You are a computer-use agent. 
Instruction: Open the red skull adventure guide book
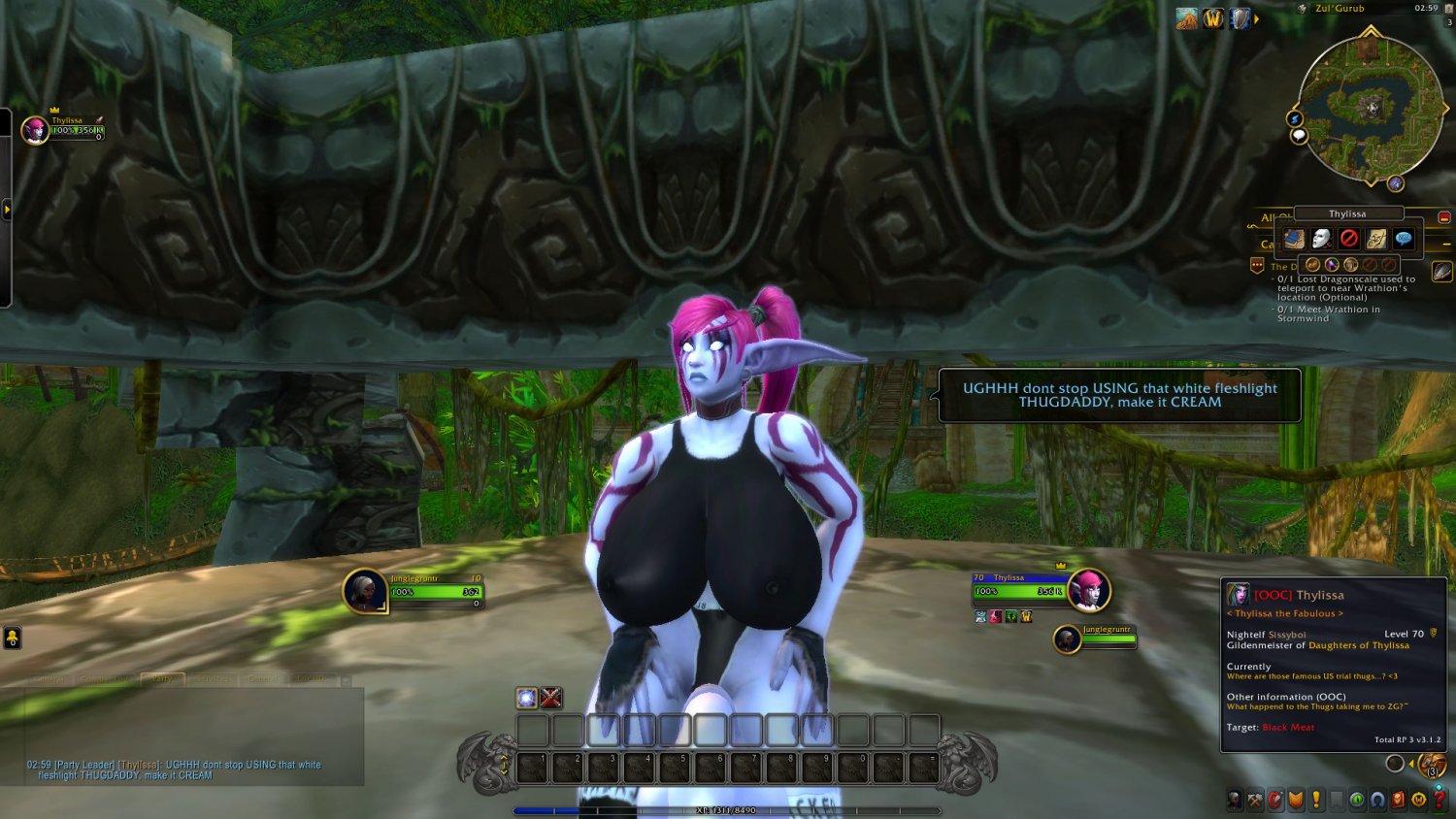[1398, 800]
